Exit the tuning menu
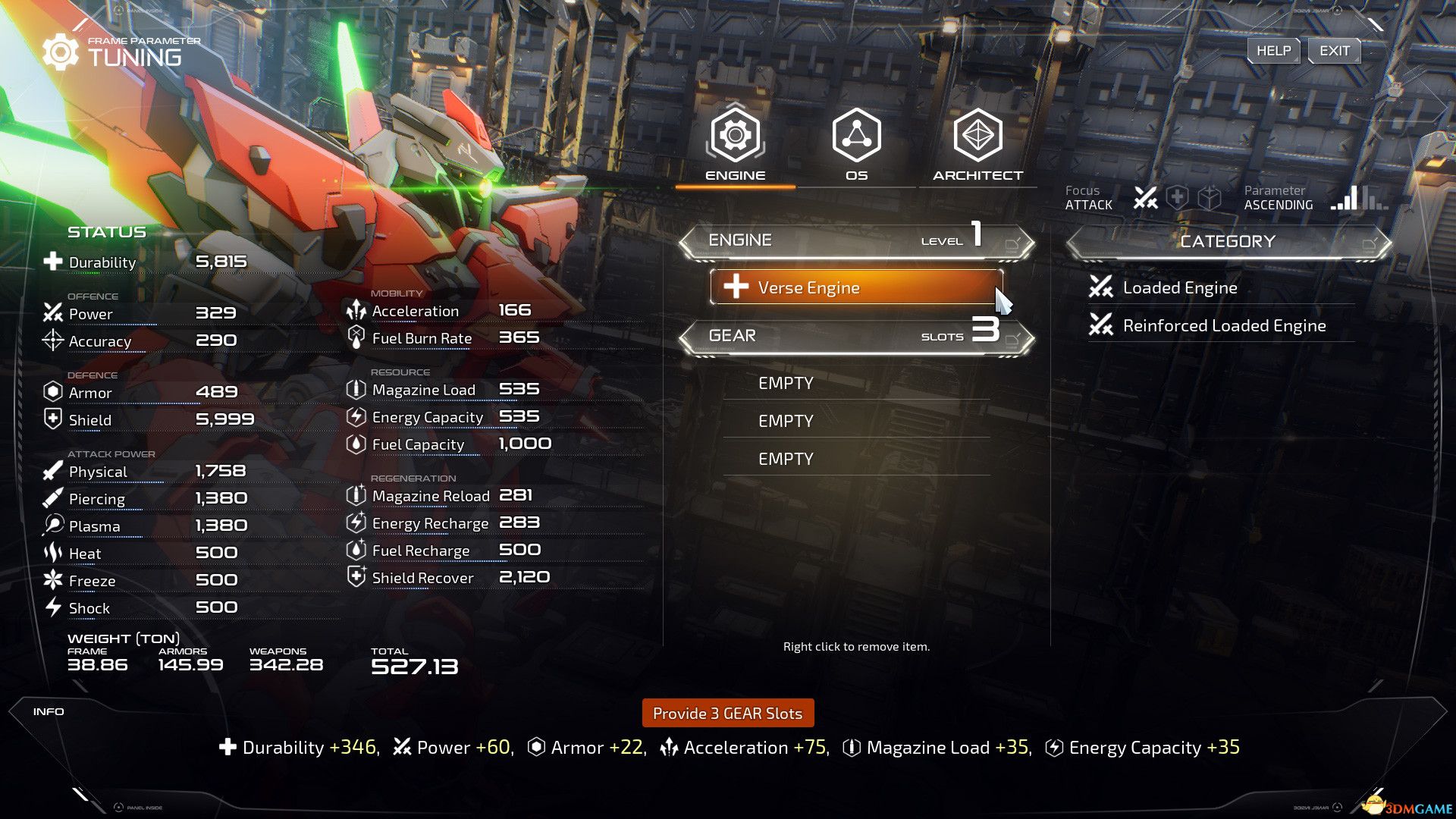 pos(1334,51)
